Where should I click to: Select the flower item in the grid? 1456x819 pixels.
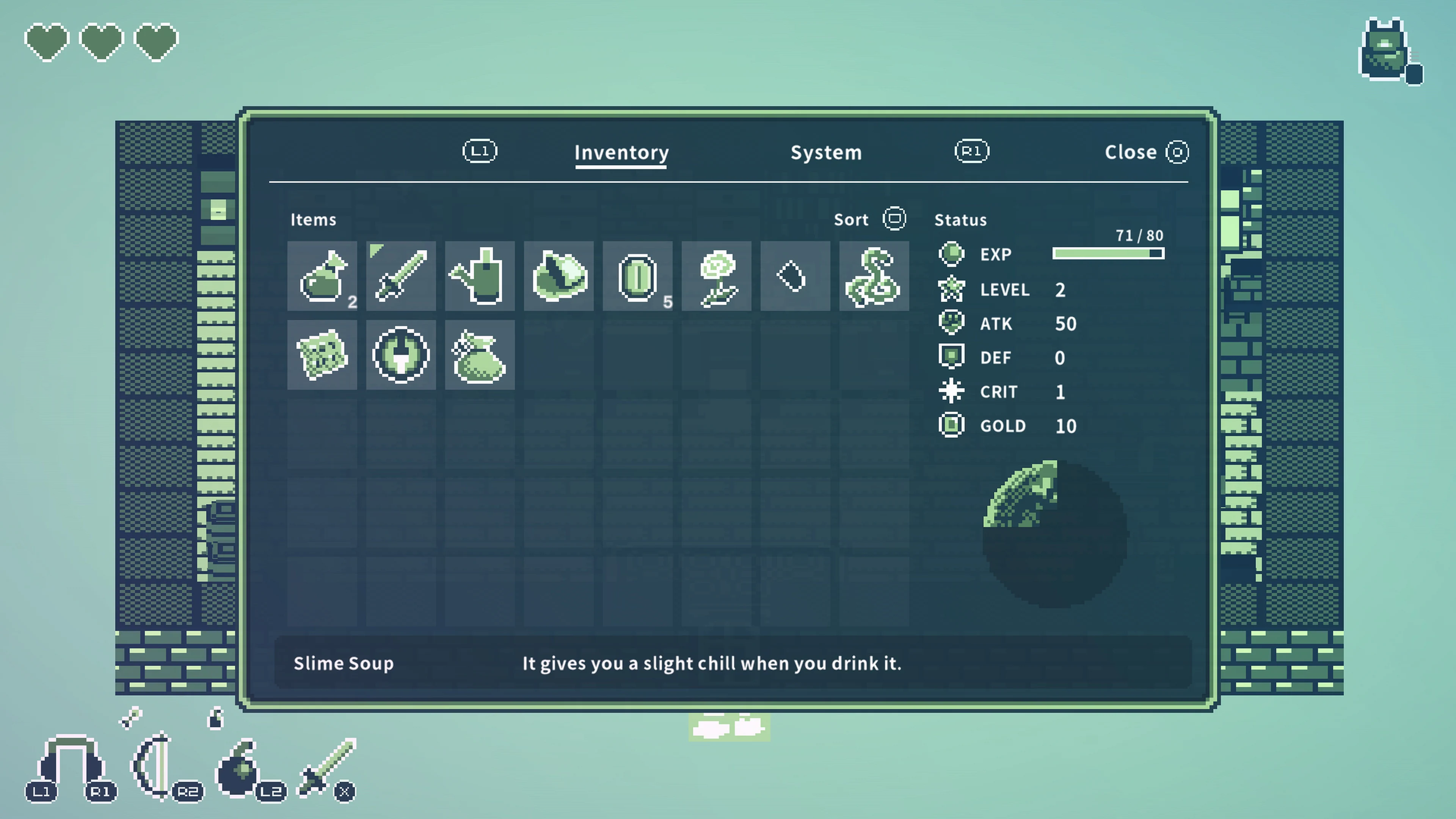coord(716,276)
